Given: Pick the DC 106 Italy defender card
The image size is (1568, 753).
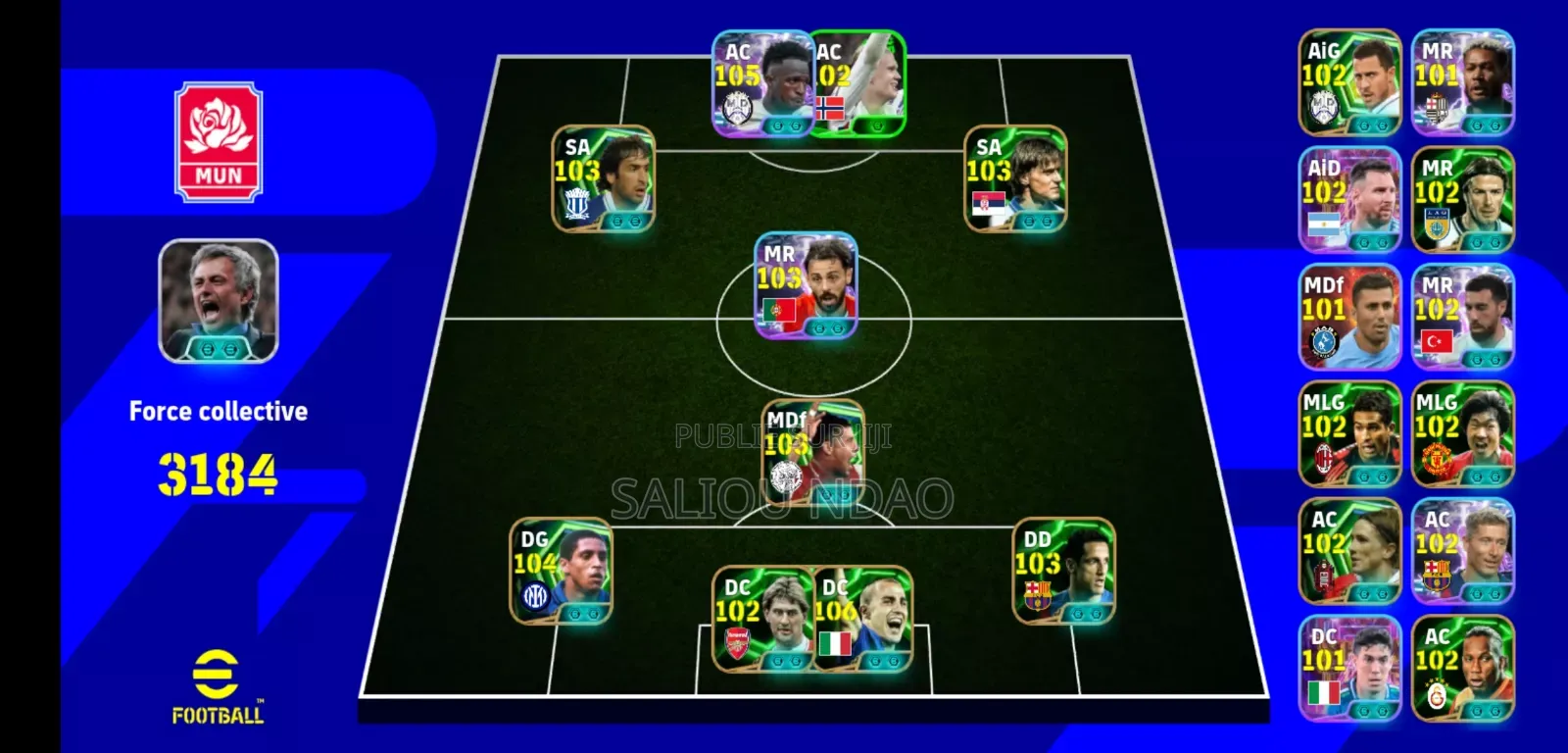Looking at the screenshot, I should (x=862, y=619).
